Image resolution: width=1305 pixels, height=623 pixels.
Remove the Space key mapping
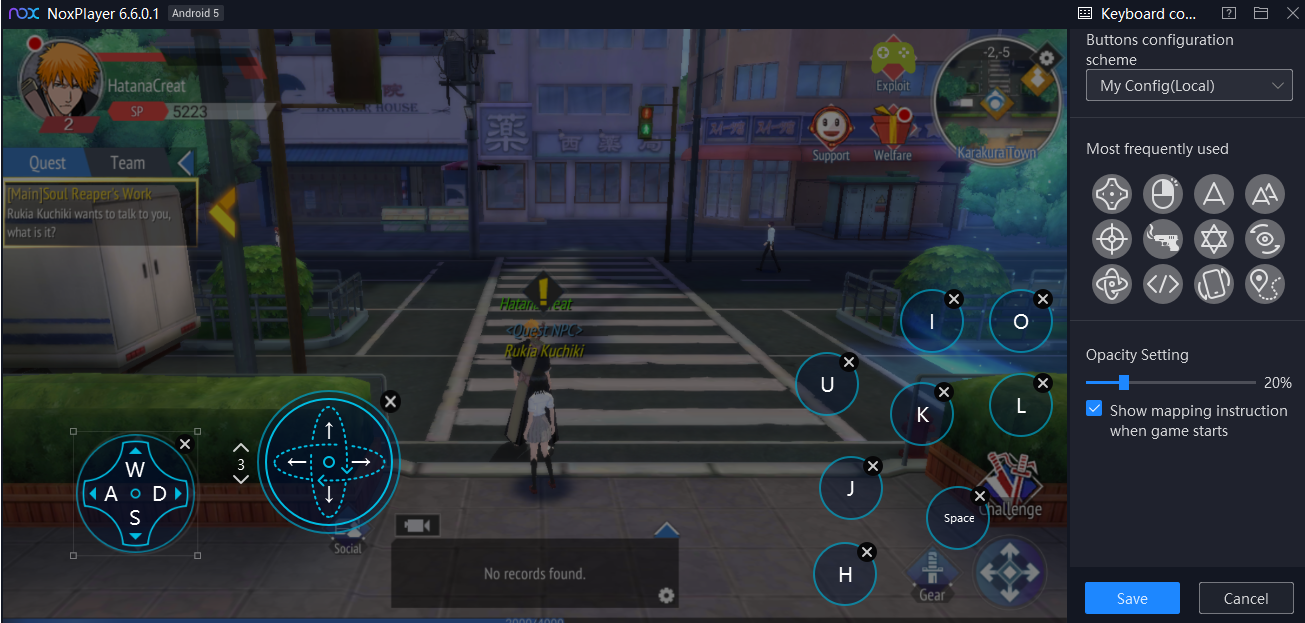(x=980, y=496)
